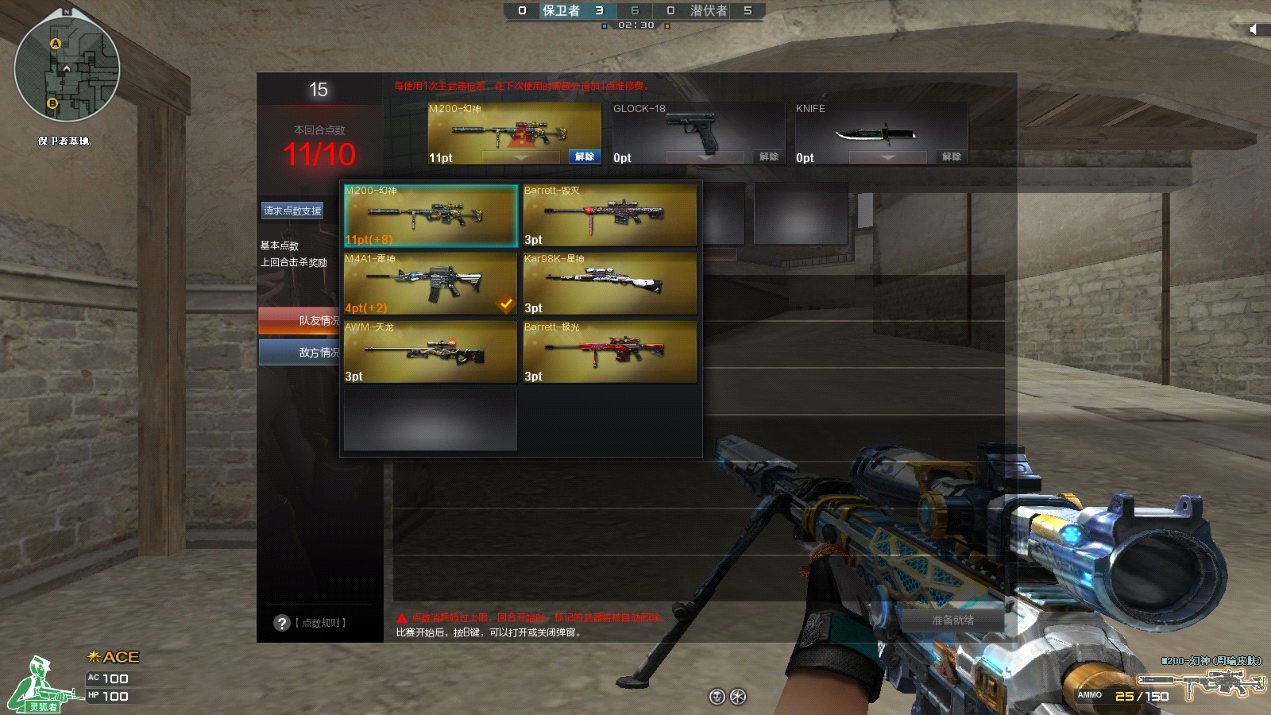Screen dimensions: 1271x715
Task: Switch to the 队友情况 teammates tab
Action: tap(320, 321)
